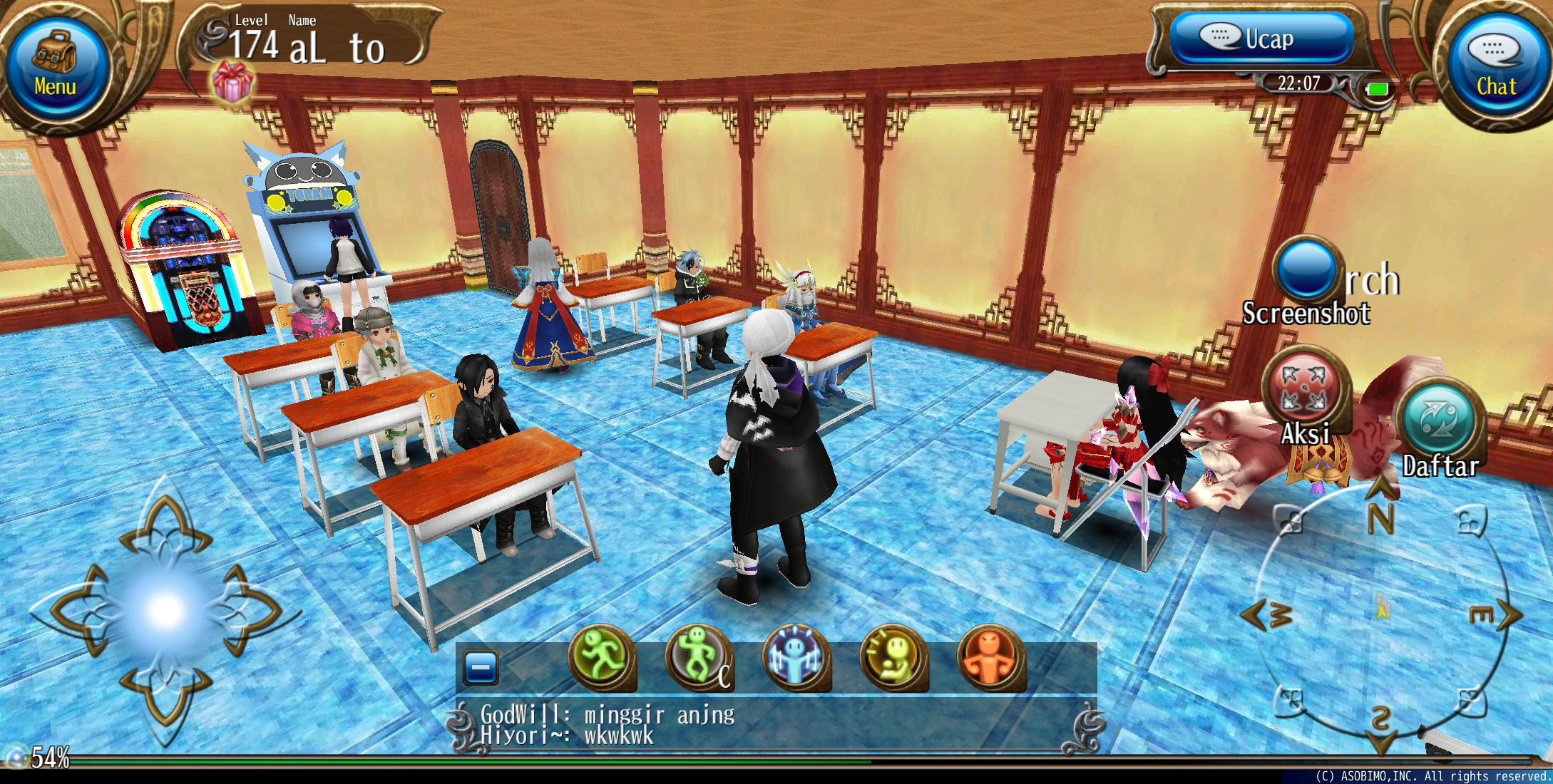Image resolution: width=1553 pixels, height=784 pixels.
Task: Collapse the emote bar with minus button
Action: [x=481, y=668]
